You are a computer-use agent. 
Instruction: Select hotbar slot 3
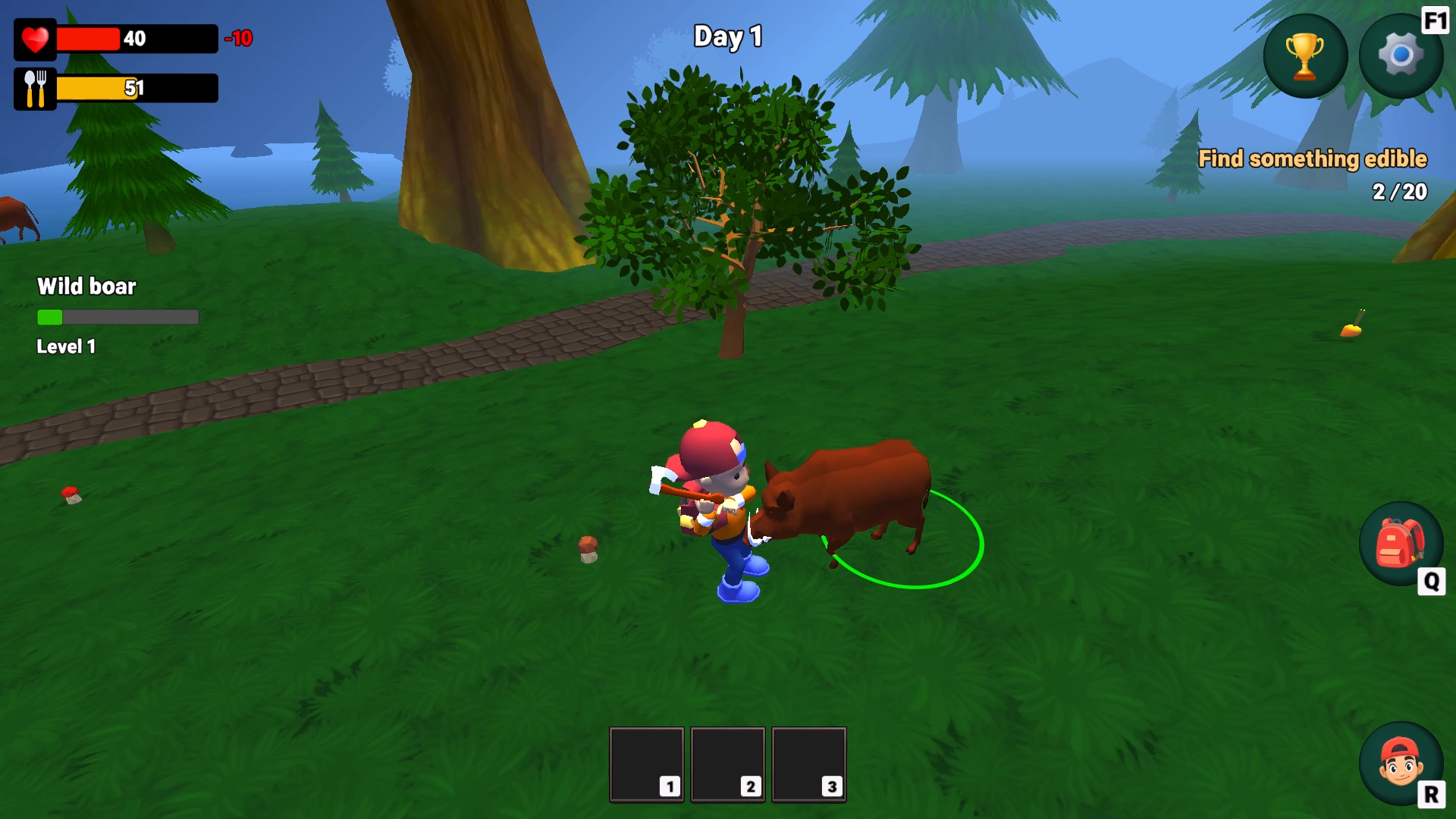[808, 764]
